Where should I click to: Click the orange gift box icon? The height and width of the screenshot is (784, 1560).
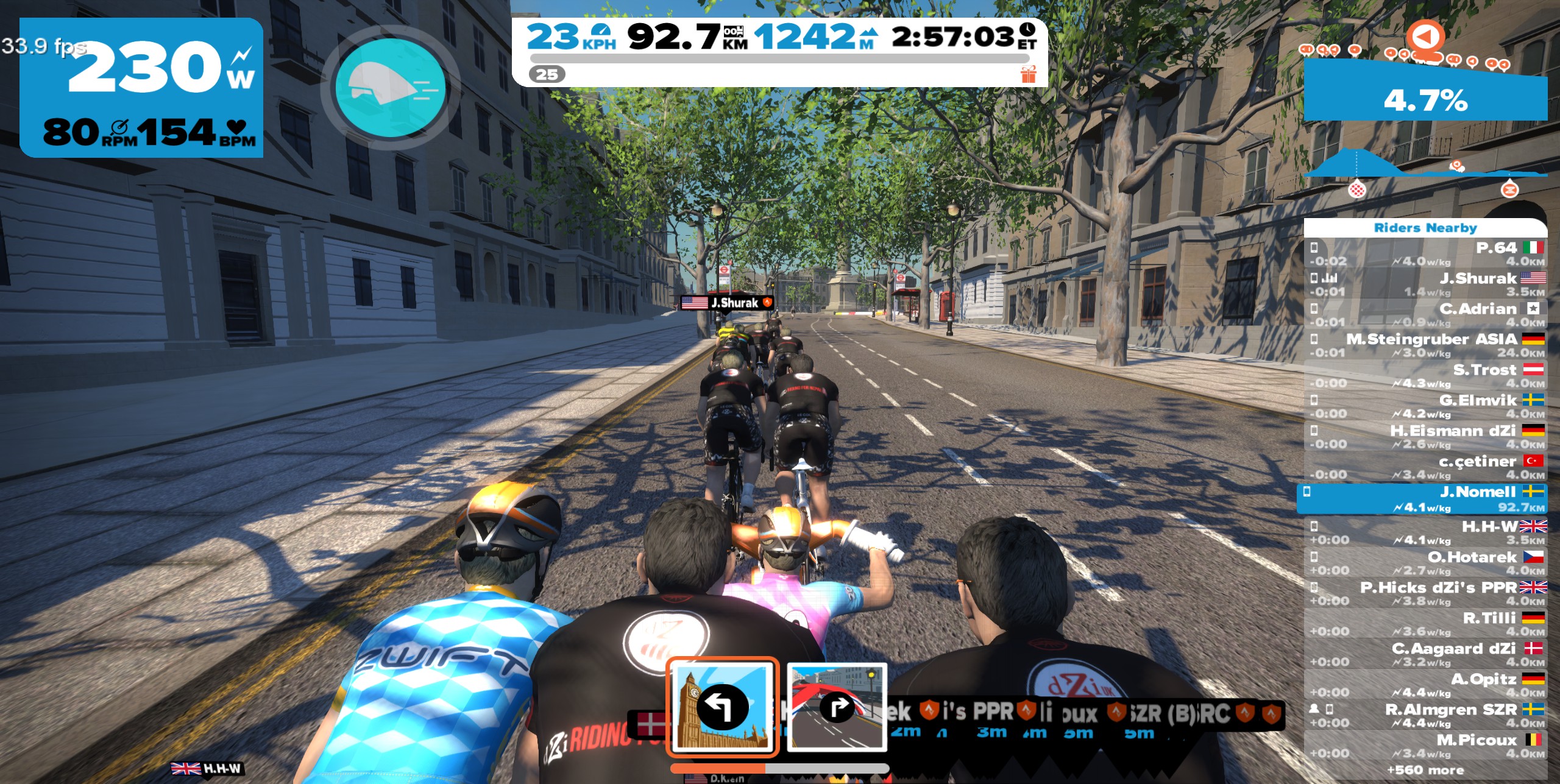pyautogui.click(x=1029, y=74)
